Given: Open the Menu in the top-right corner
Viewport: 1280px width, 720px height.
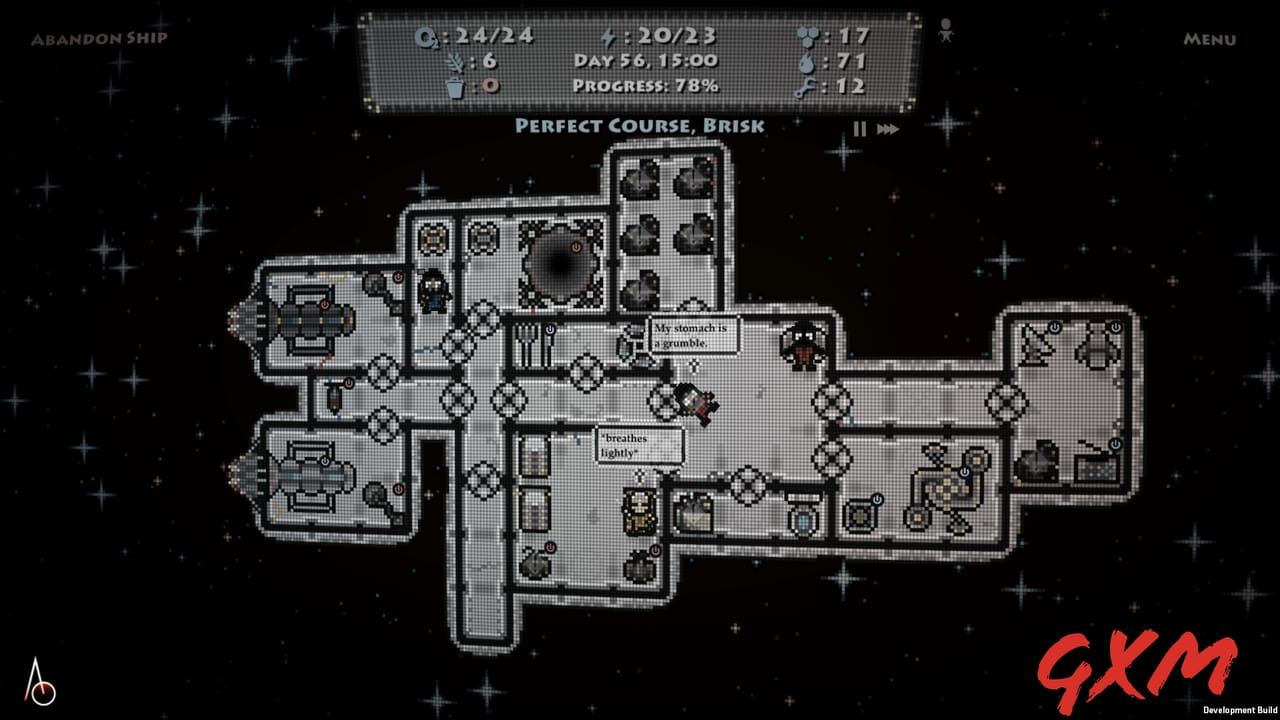Looking at the screenshot, I should 1210,42.
